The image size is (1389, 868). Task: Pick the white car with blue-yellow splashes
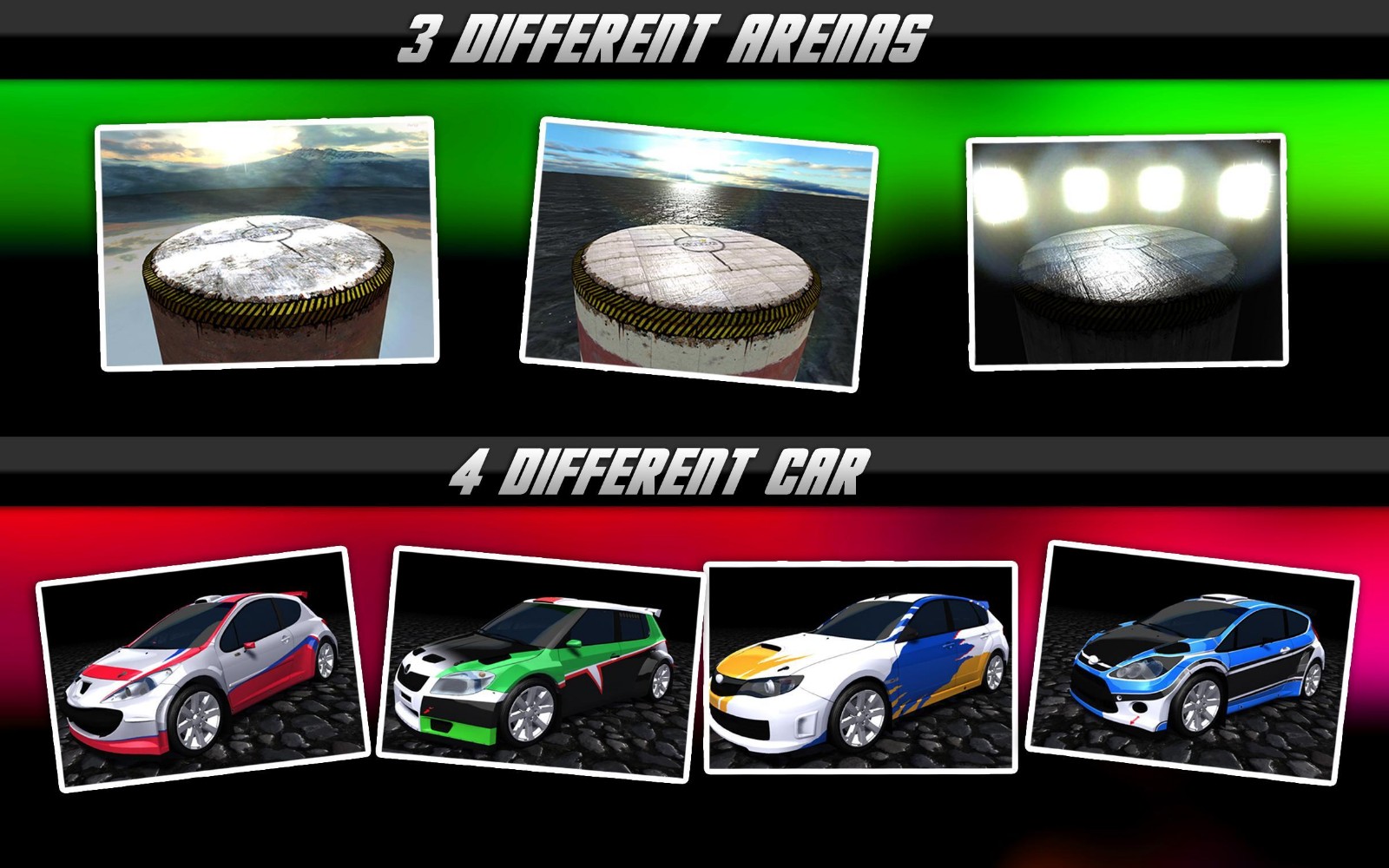(859, 667)
